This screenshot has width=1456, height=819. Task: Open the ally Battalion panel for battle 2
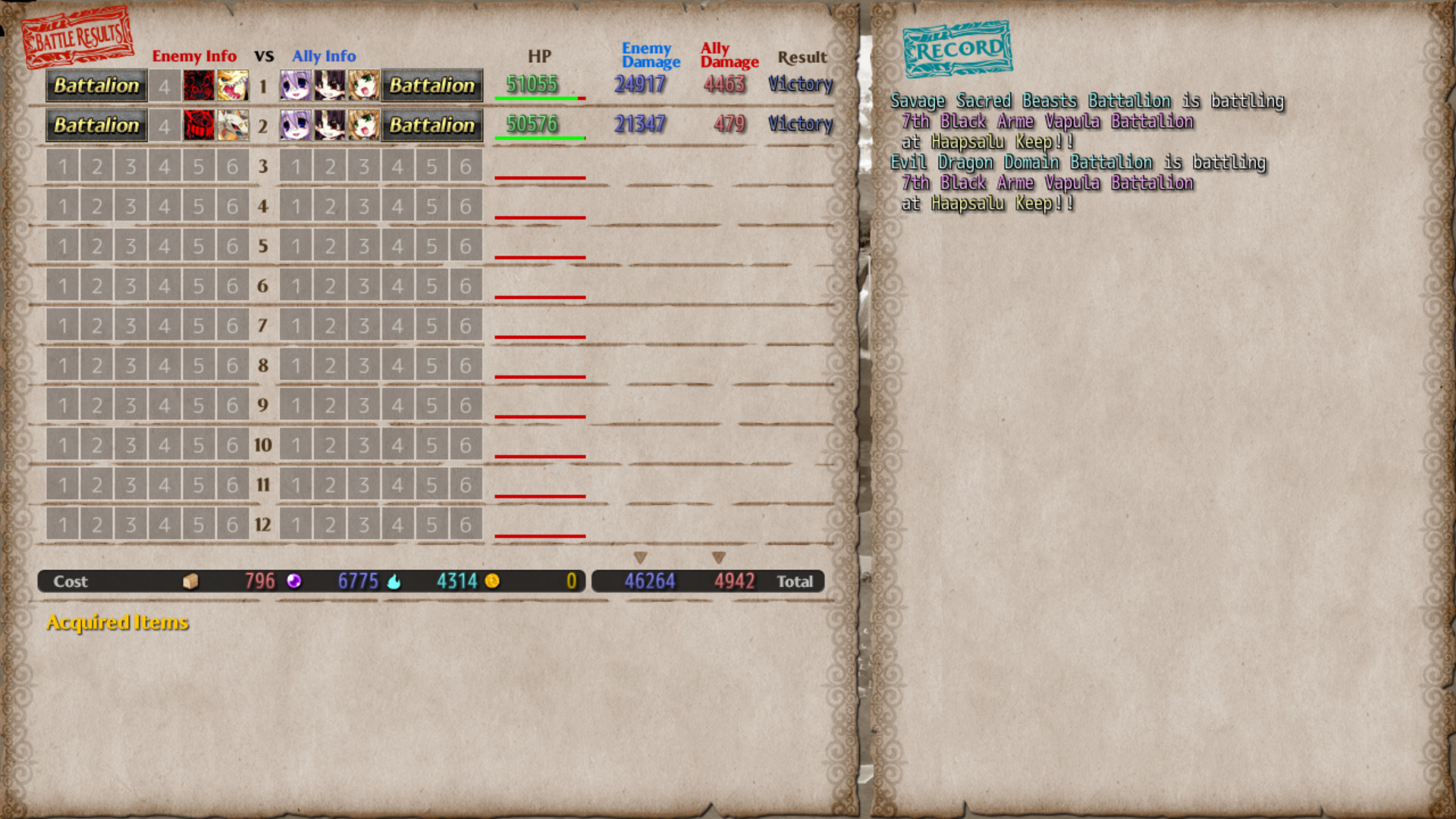[x=432, y=125]
